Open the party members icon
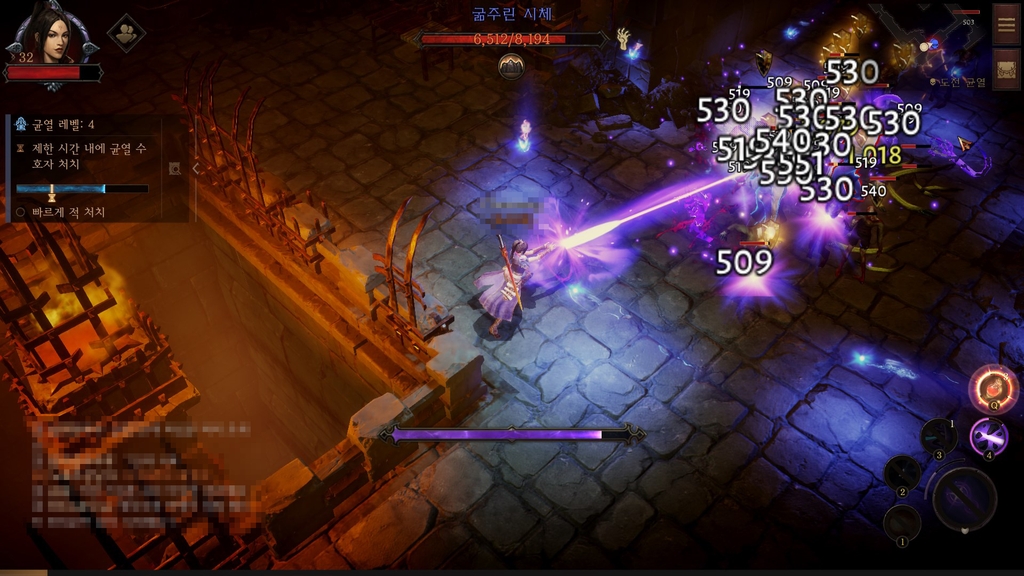Viewport: 1024px width, 576px height. click(126, 32)
